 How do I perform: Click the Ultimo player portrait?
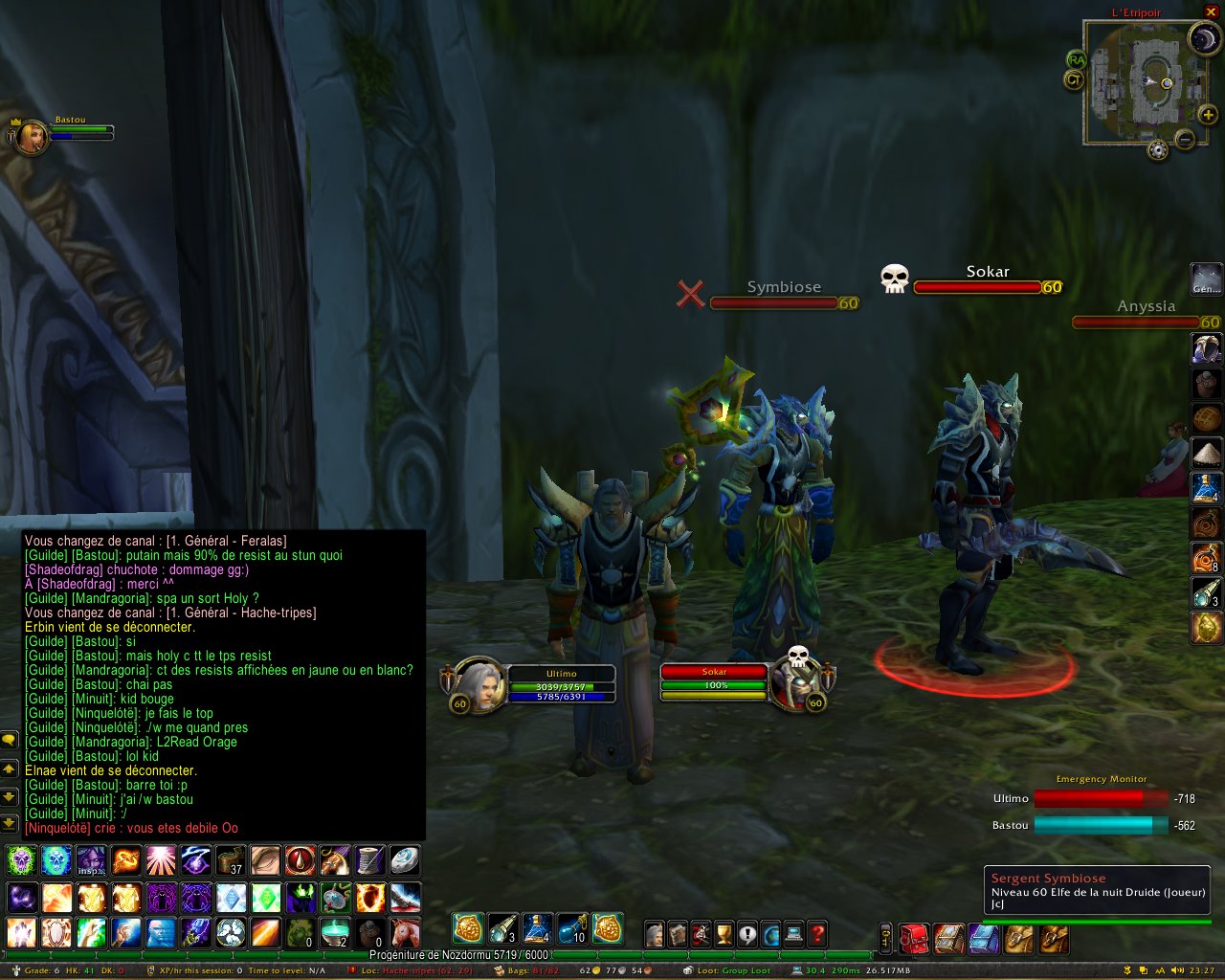coord(476,685)
